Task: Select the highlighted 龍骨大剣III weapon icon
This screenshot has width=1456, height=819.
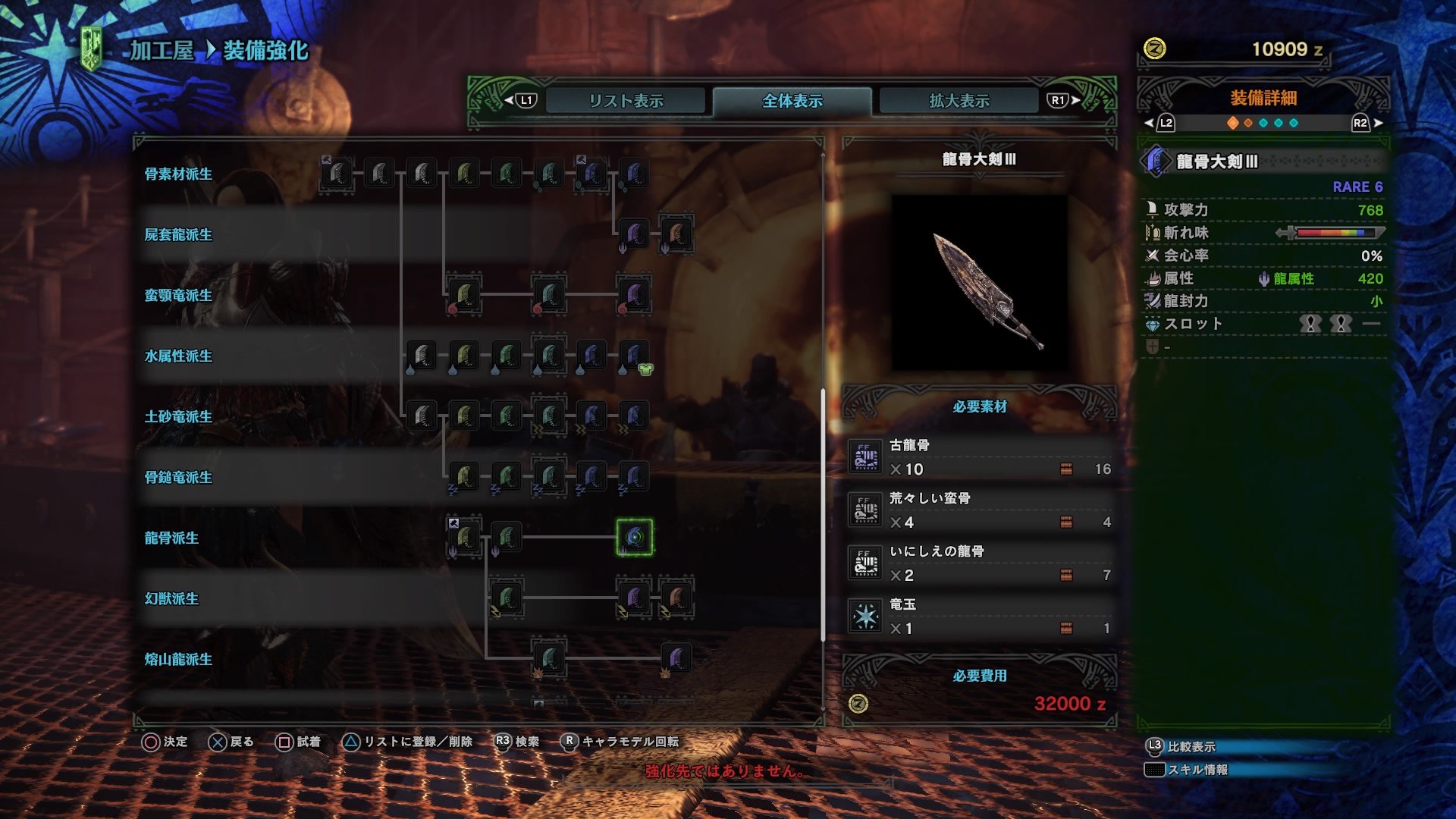Action: tap(633, 538)
